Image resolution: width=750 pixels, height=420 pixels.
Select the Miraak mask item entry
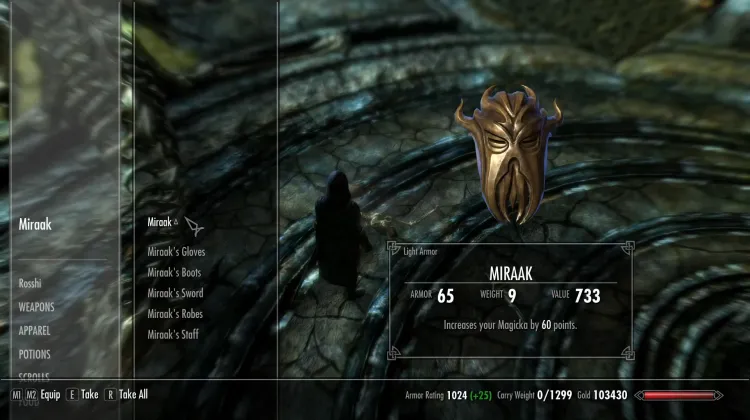click(x=160, y=222)
